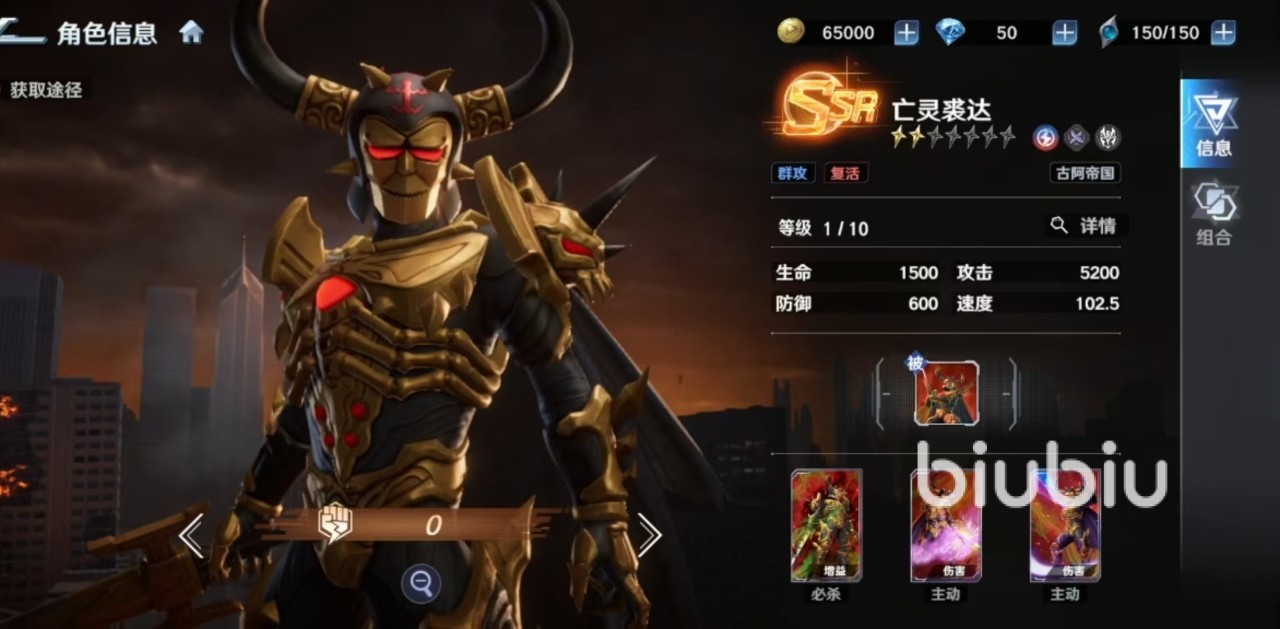The width and height of the screenshot is (1280, 629).
Task: Open 详情 stat details
Action: [1085, 226]
